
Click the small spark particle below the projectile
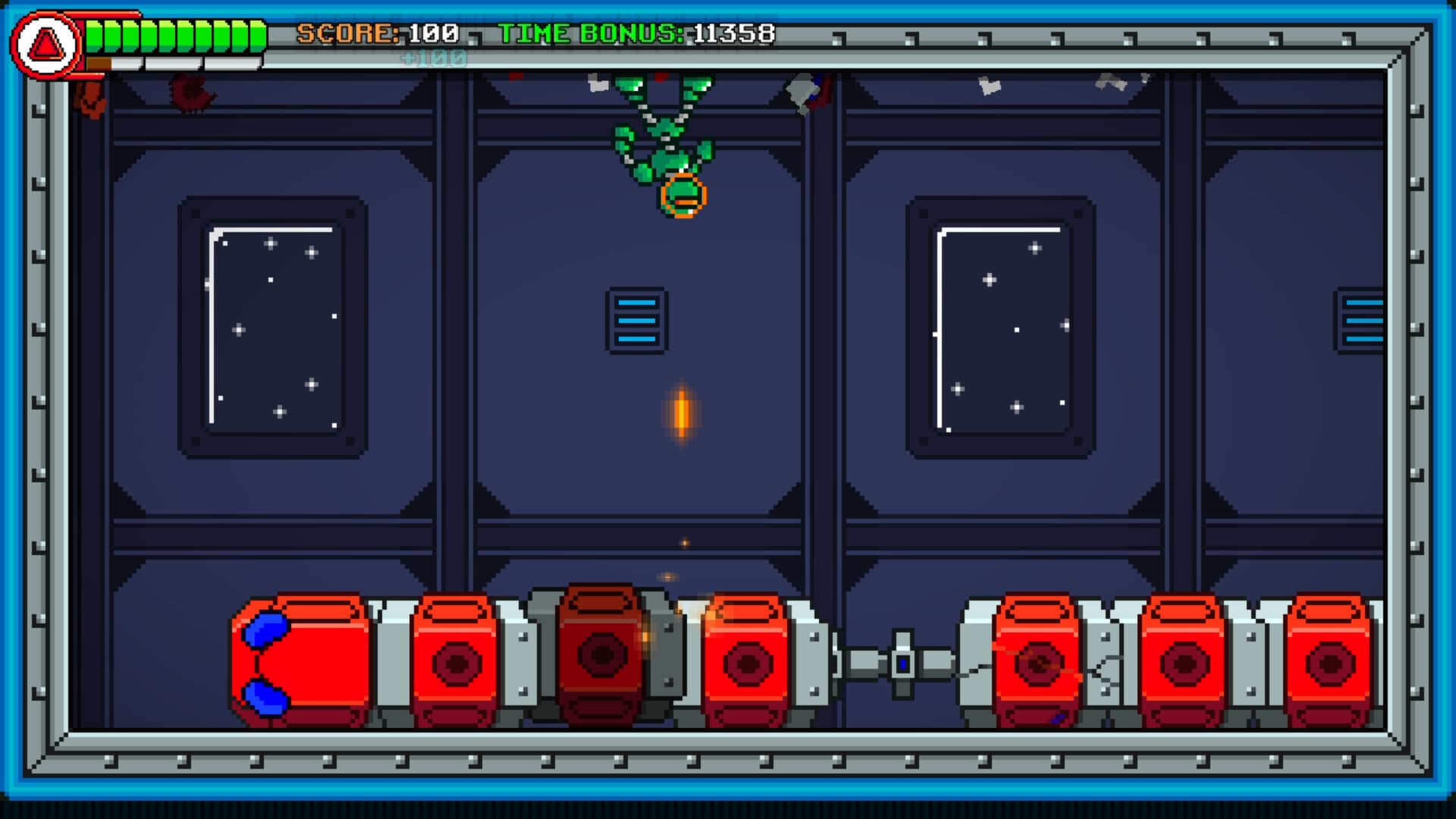pyautogui.click(x=685, y=543)
